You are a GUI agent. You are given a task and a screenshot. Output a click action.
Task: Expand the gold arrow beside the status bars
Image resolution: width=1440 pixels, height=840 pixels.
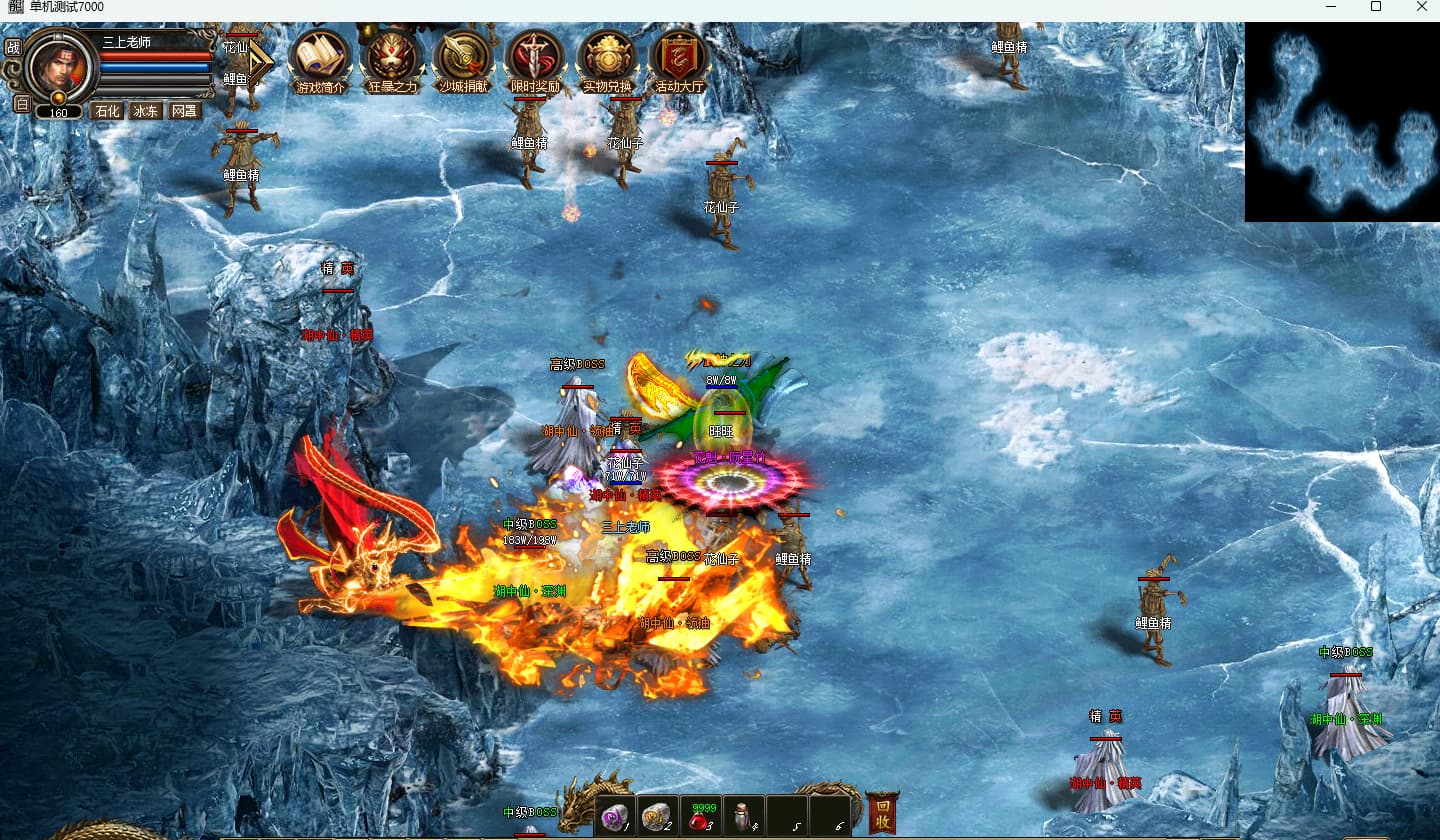click(x=259, y=64)
